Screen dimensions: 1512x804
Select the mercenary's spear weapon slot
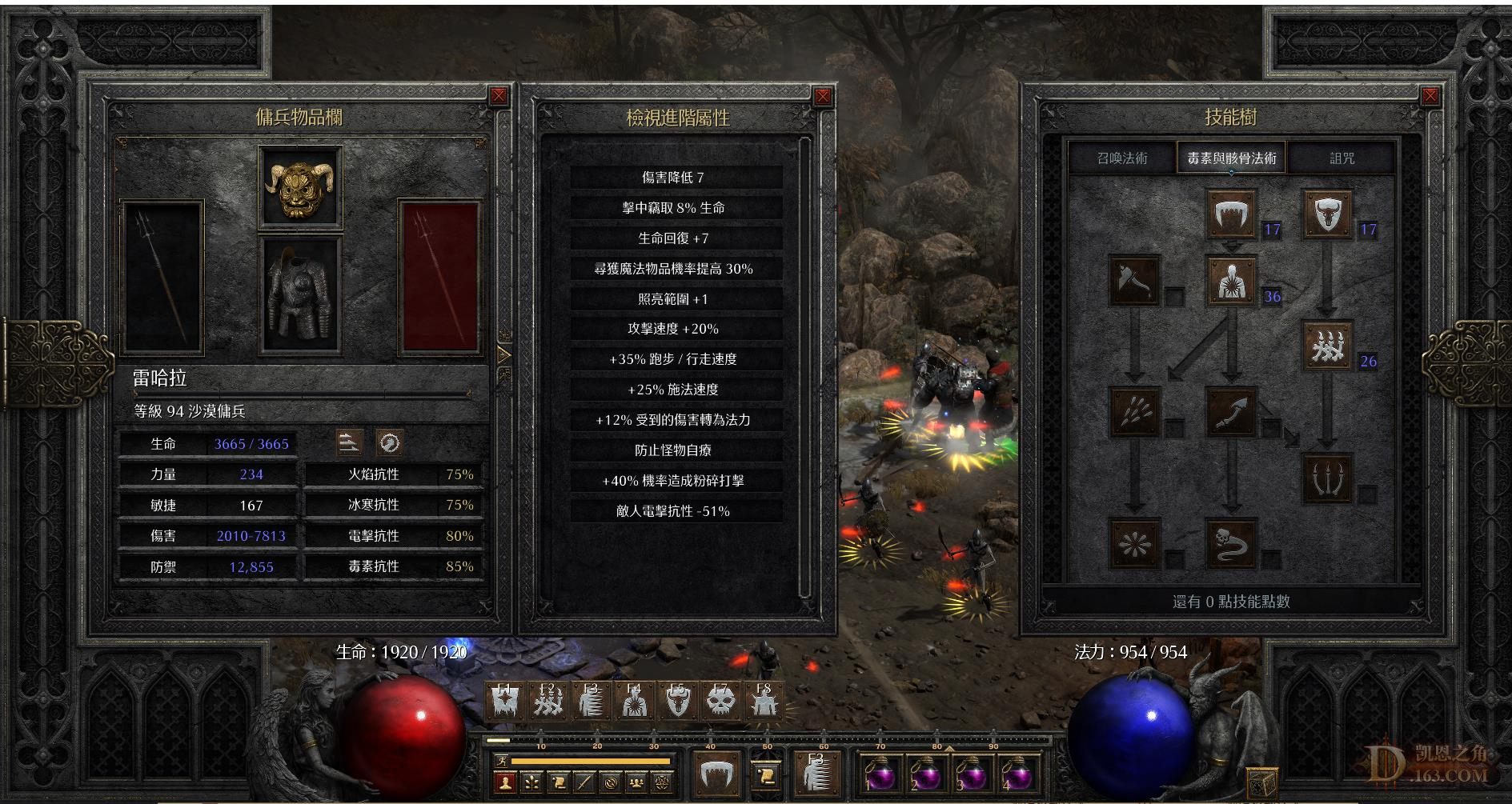162,277
